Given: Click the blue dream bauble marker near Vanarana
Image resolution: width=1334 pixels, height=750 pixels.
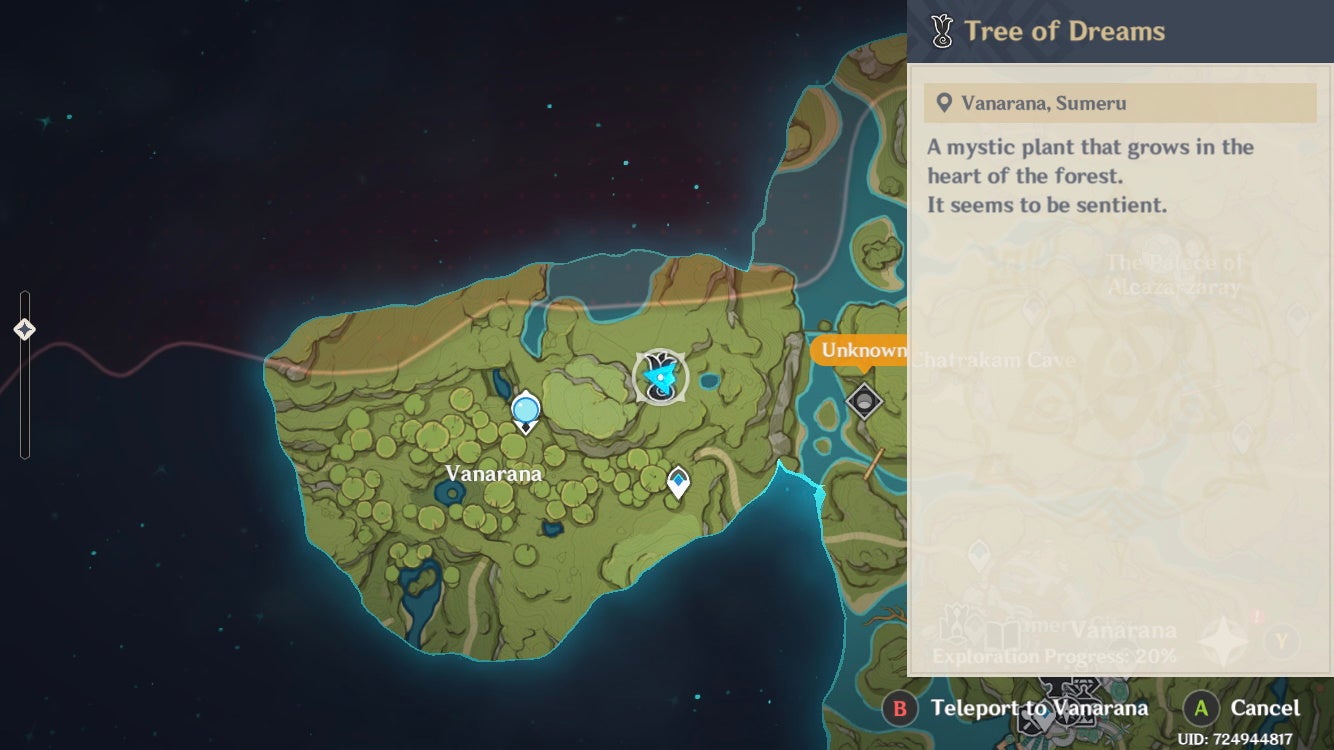Looking at the screenshot, I should (524, 407).
